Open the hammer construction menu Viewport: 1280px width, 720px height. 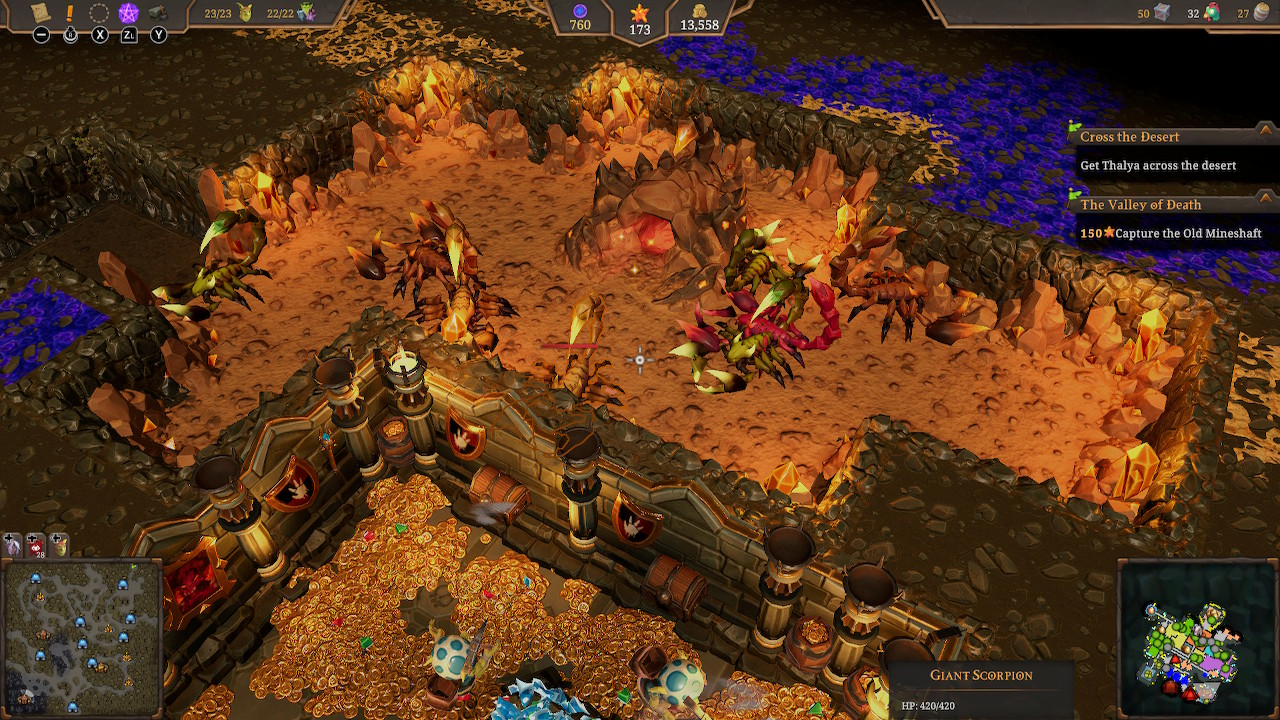coord(157,13)
